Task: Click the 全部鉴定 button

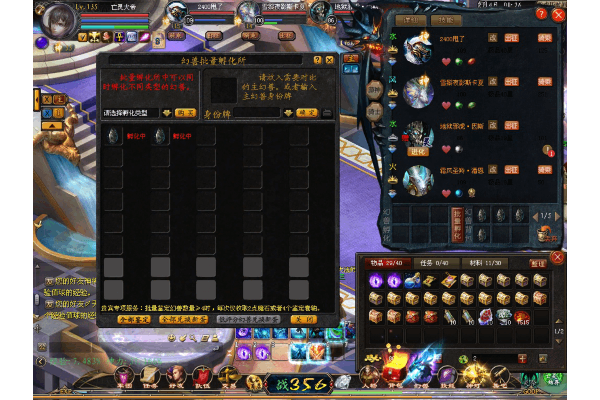Action: pyautogui.click(x=133, y=320)
